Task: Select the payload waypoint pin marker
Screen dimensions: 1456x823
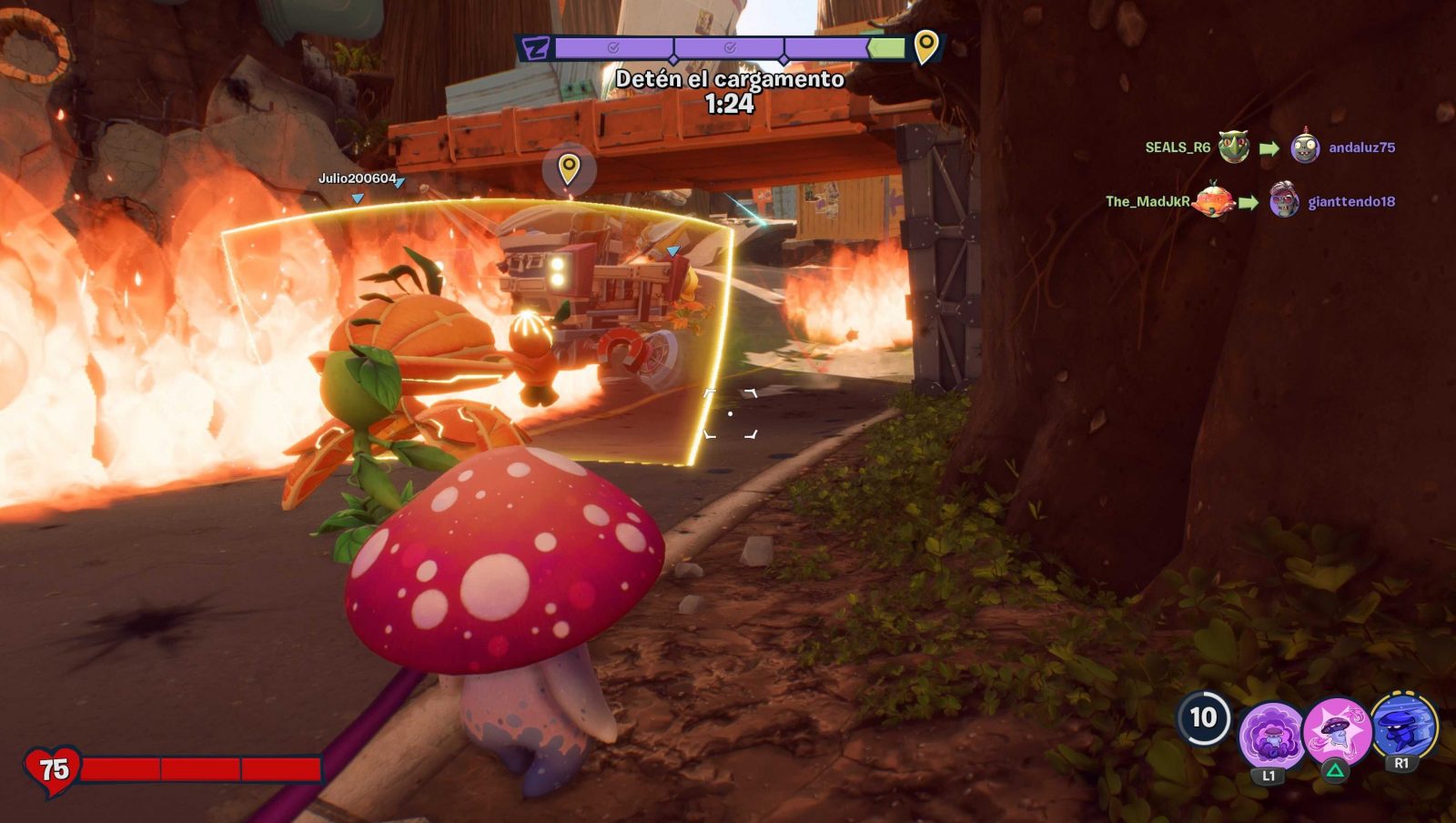Action: coord(569,169)
